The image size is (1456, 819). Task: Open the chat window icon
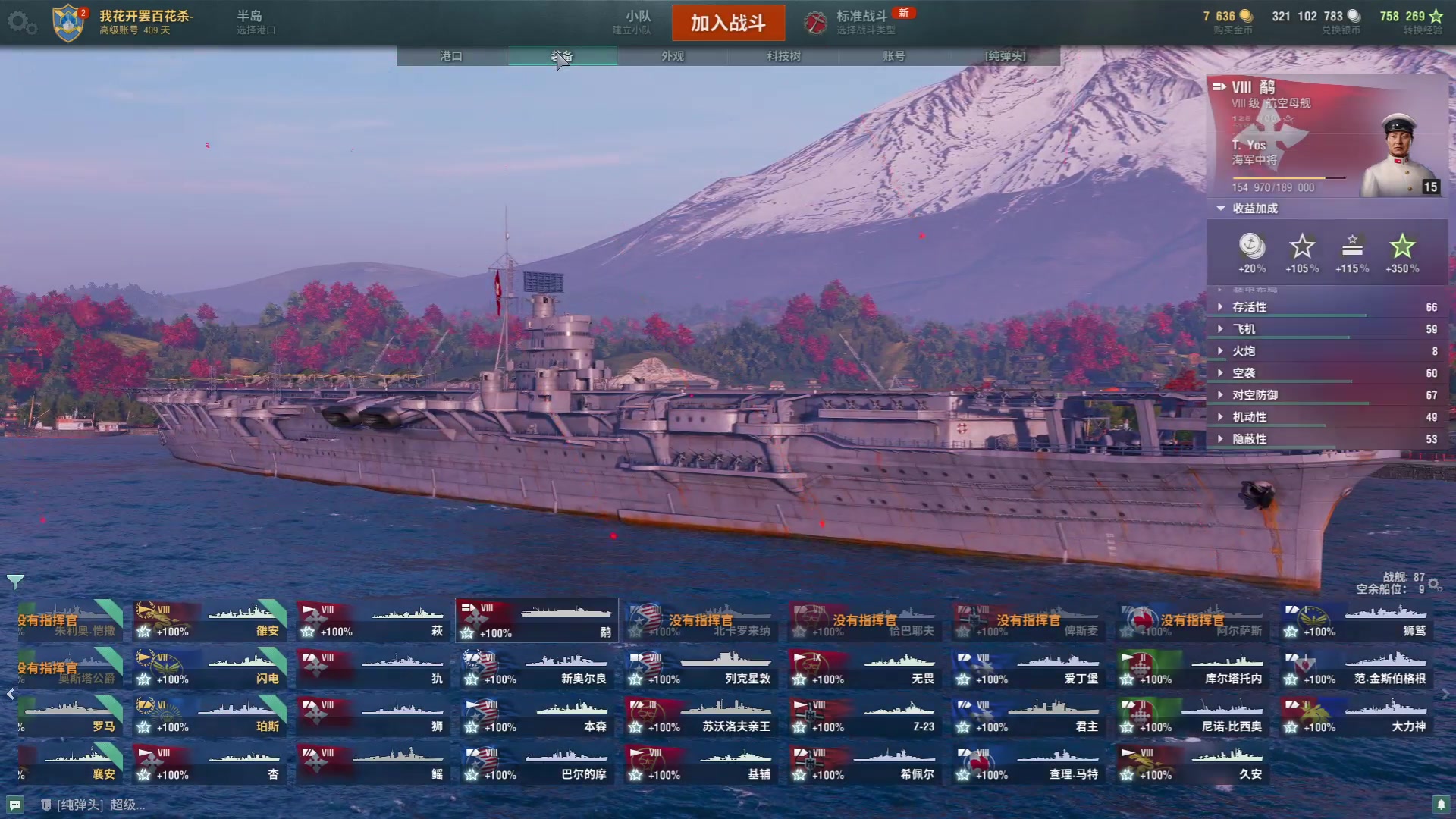click(x=15, y=805)
